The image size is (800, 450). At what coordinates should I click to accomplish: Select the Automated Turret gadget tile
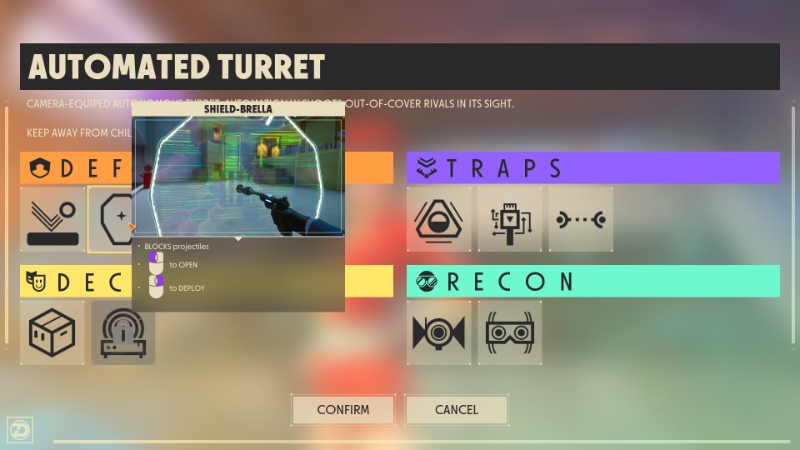point(124,332)
